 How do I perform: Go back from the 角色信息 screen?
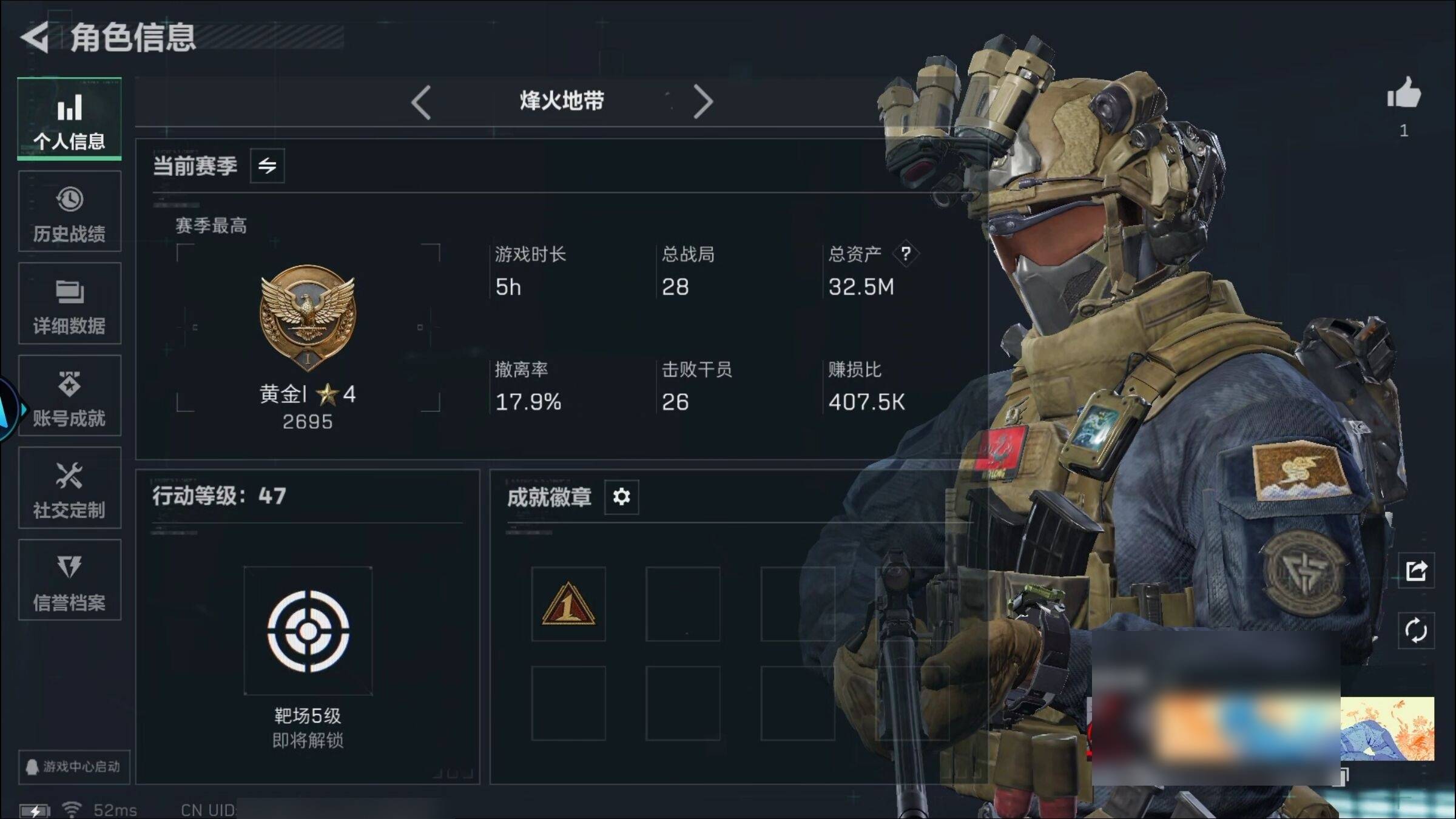[x=35, y=38]
